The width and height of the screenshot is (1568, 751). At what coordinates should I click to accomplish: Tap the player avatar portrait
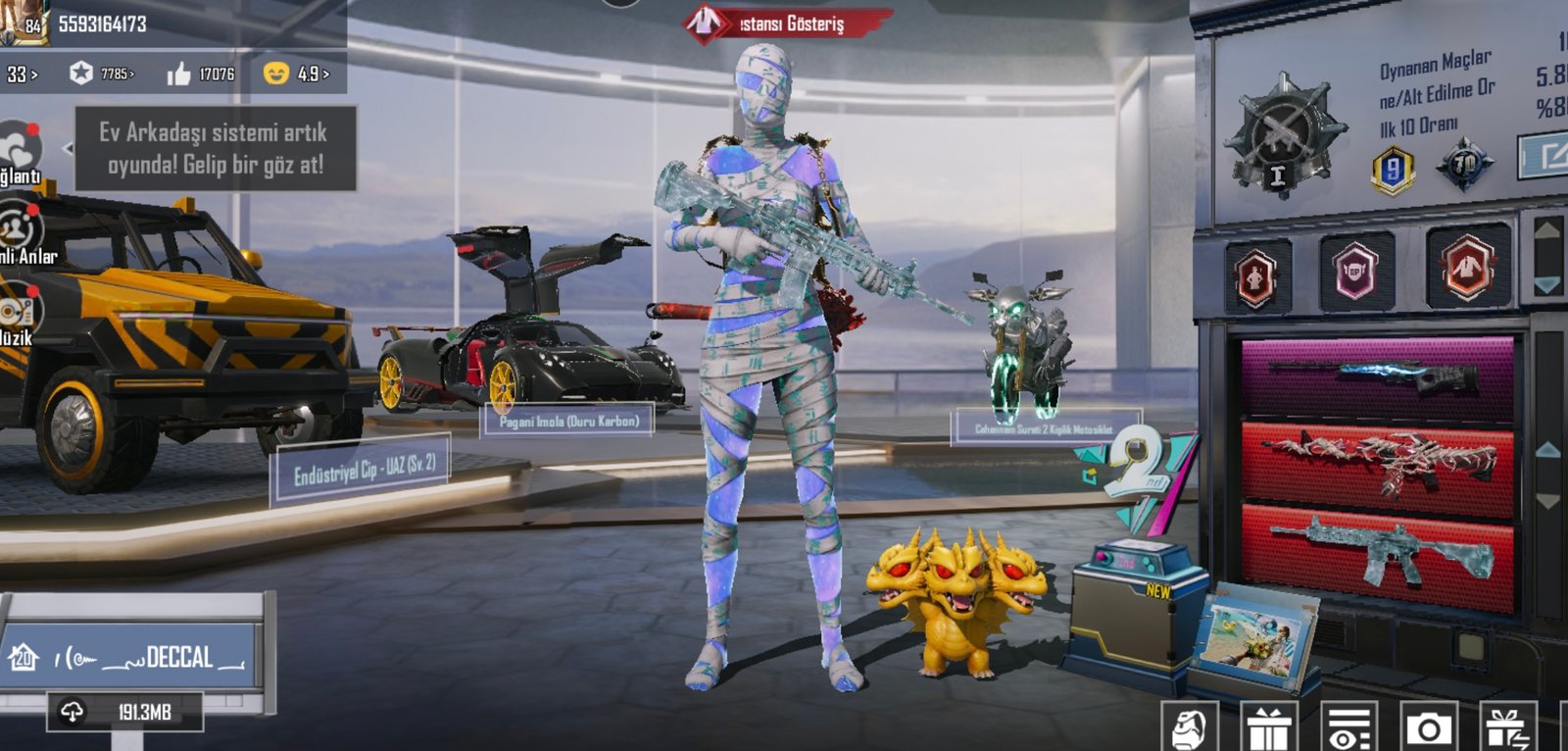22,22
